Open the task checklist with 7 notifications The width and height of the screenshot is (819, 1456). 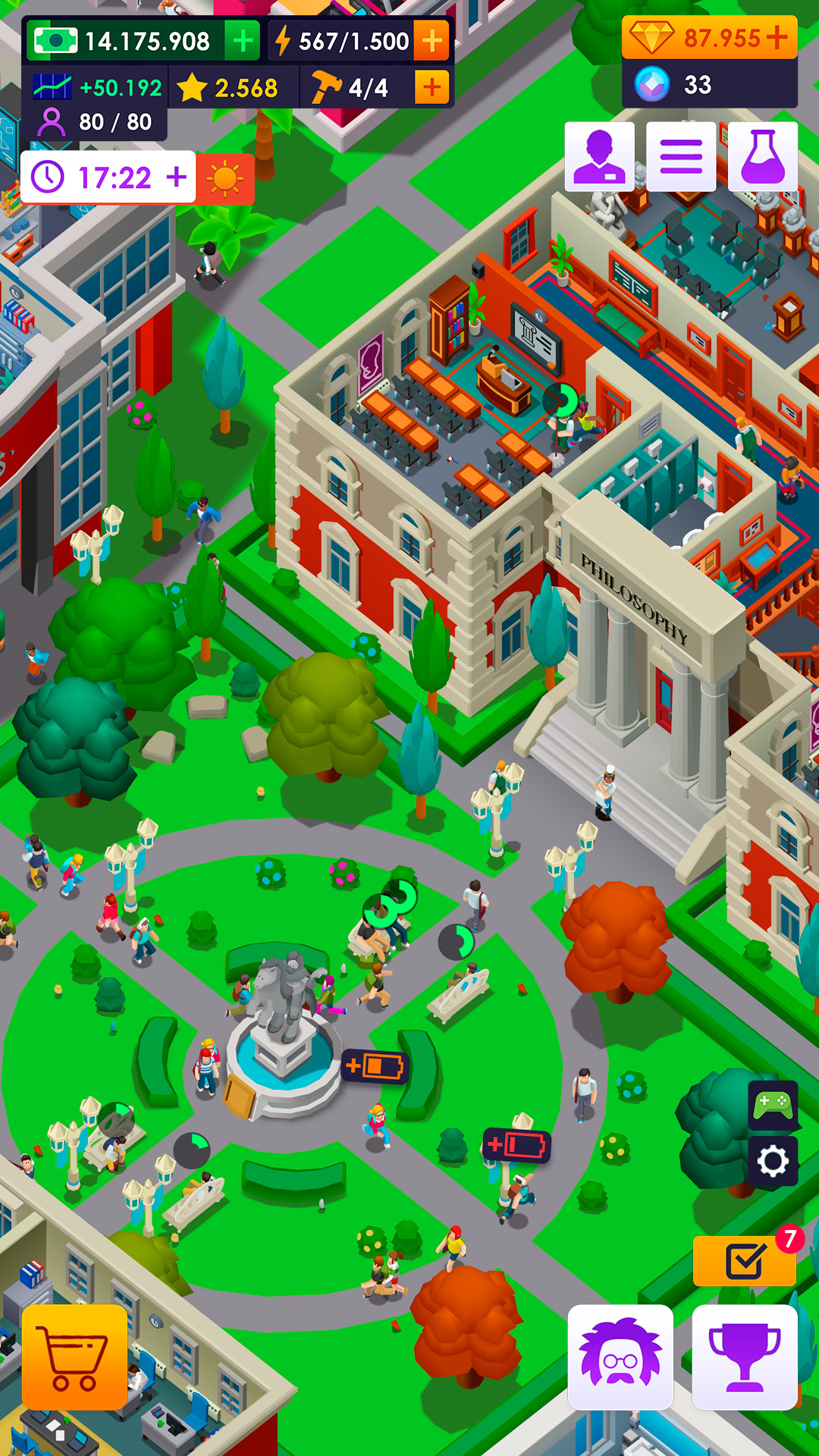click(x=744, y=1262)
